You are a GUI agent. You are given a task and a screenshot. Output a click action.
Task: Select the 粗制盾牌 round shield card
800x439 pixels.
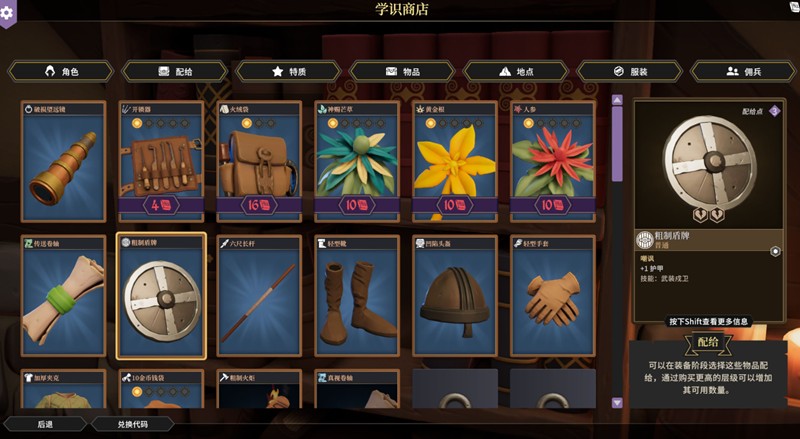point(161,297)
